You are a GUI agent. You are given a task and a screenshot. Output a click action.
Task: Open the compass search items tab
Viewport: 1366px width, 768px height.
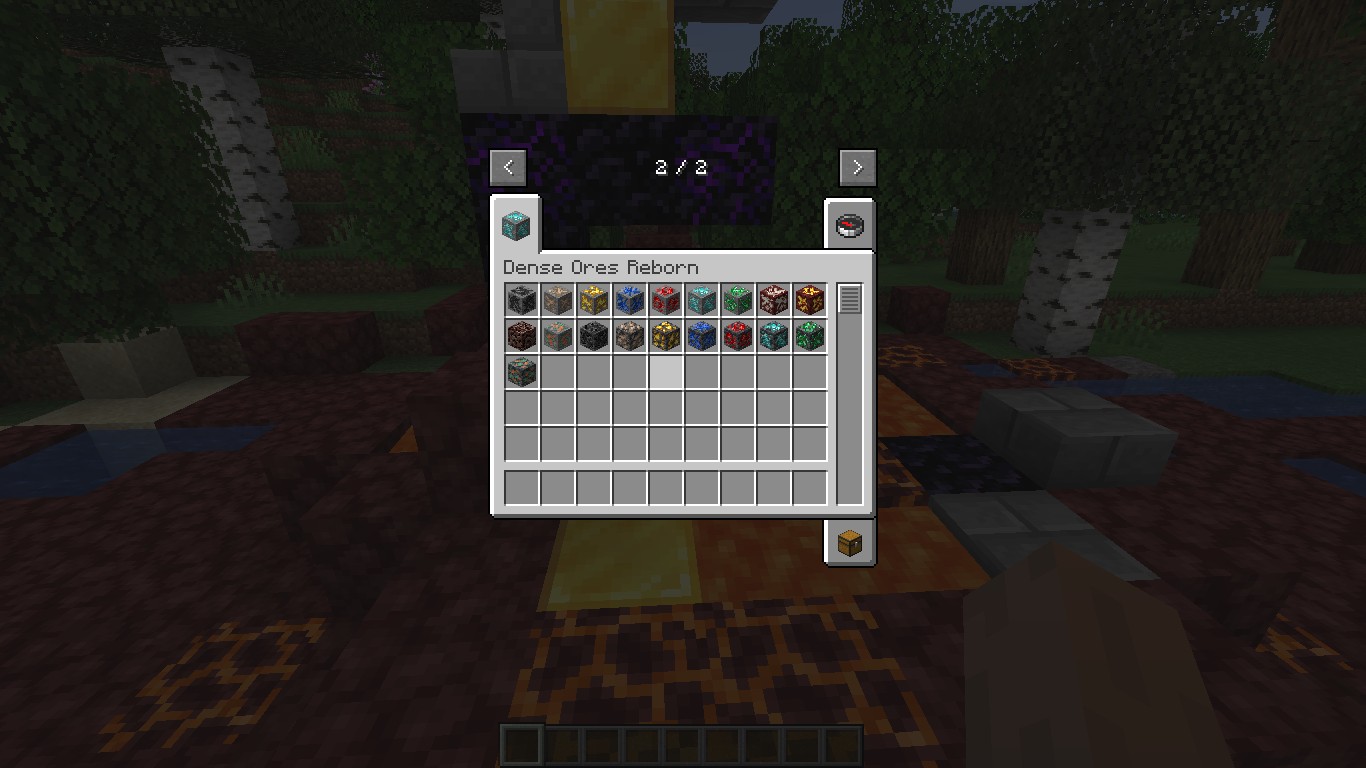click(849, 224)
